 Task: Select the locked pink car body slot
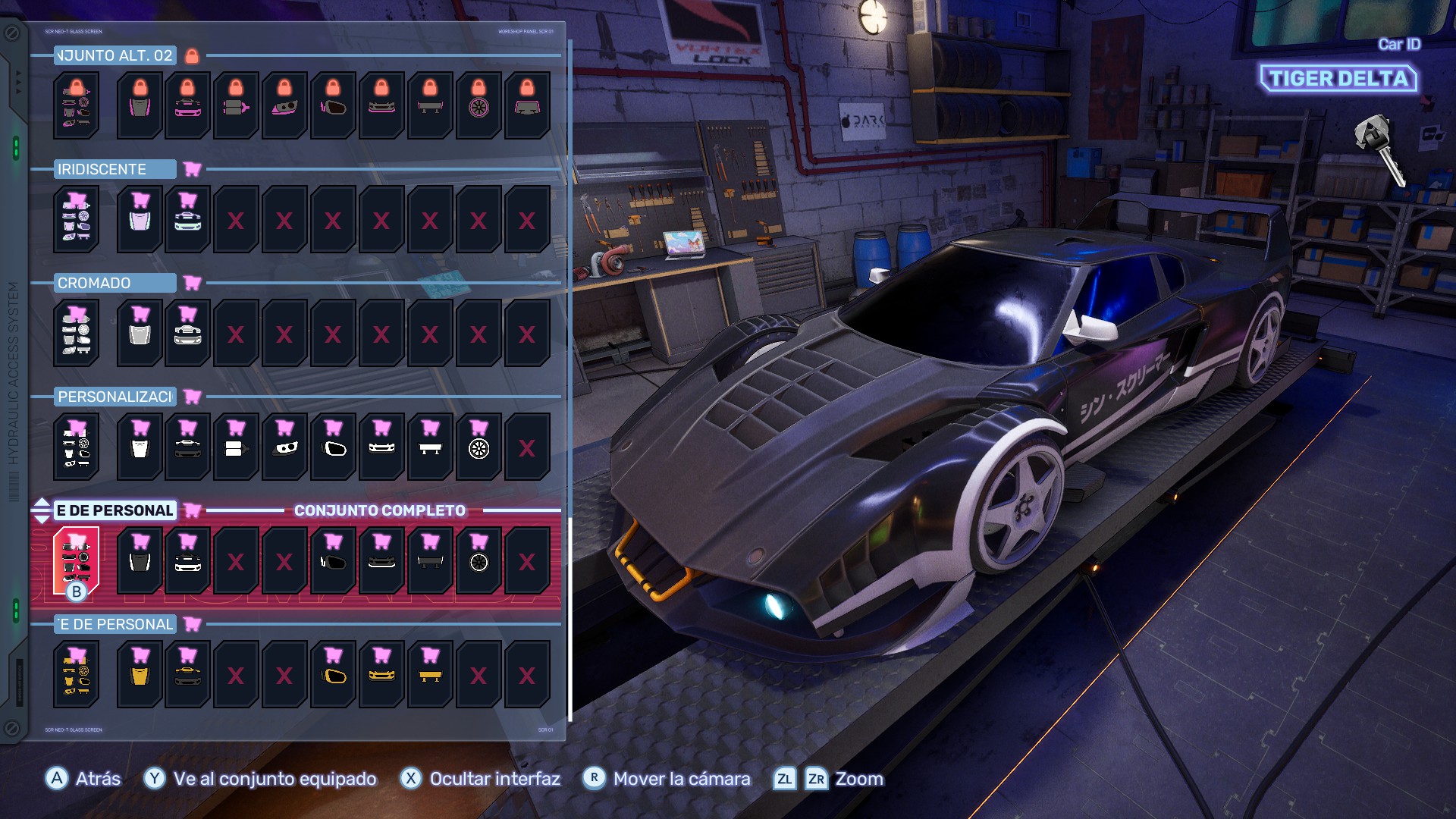click(188, 105)
